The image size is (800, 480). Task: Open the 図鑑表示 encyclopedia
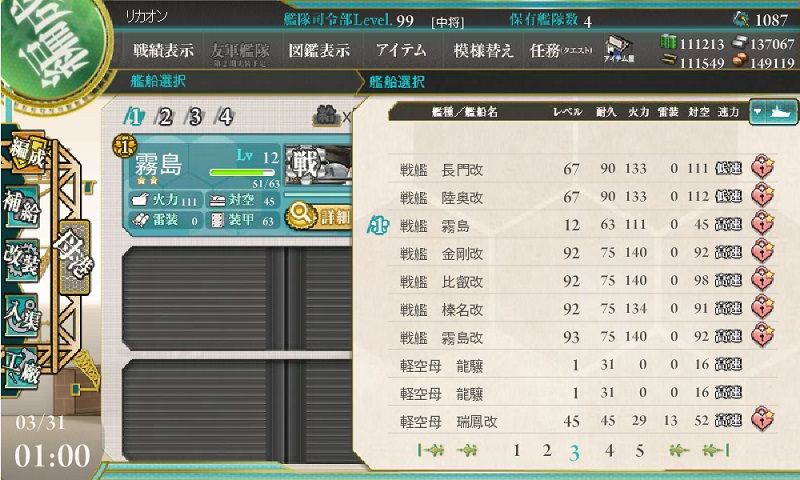coord(318,51)
